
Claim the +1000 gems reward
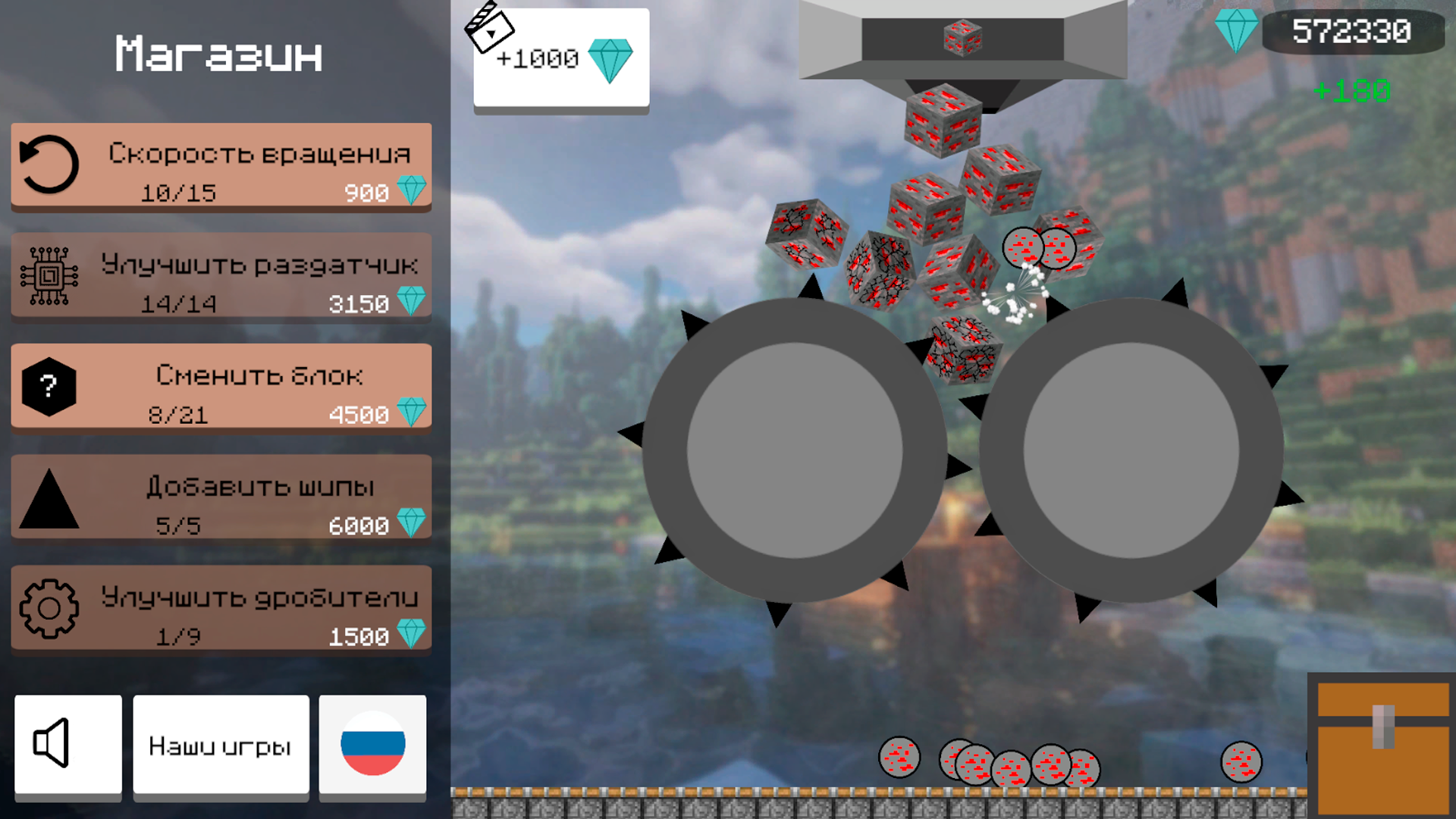coord(560,58)
